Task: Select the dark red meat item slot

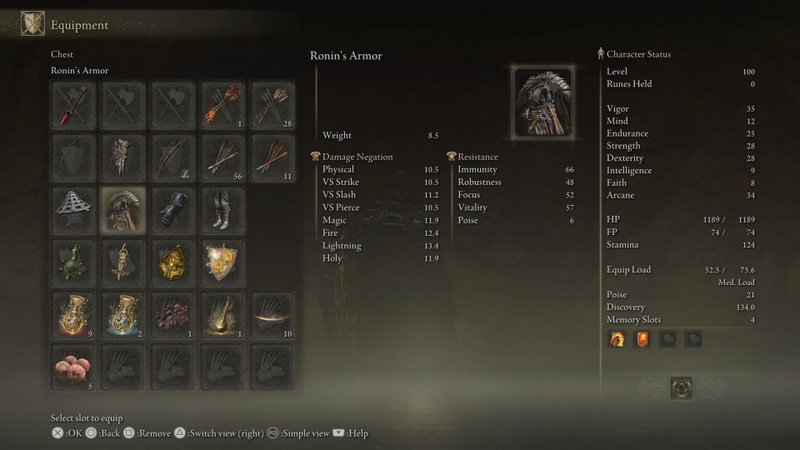Action: (171, 314)
